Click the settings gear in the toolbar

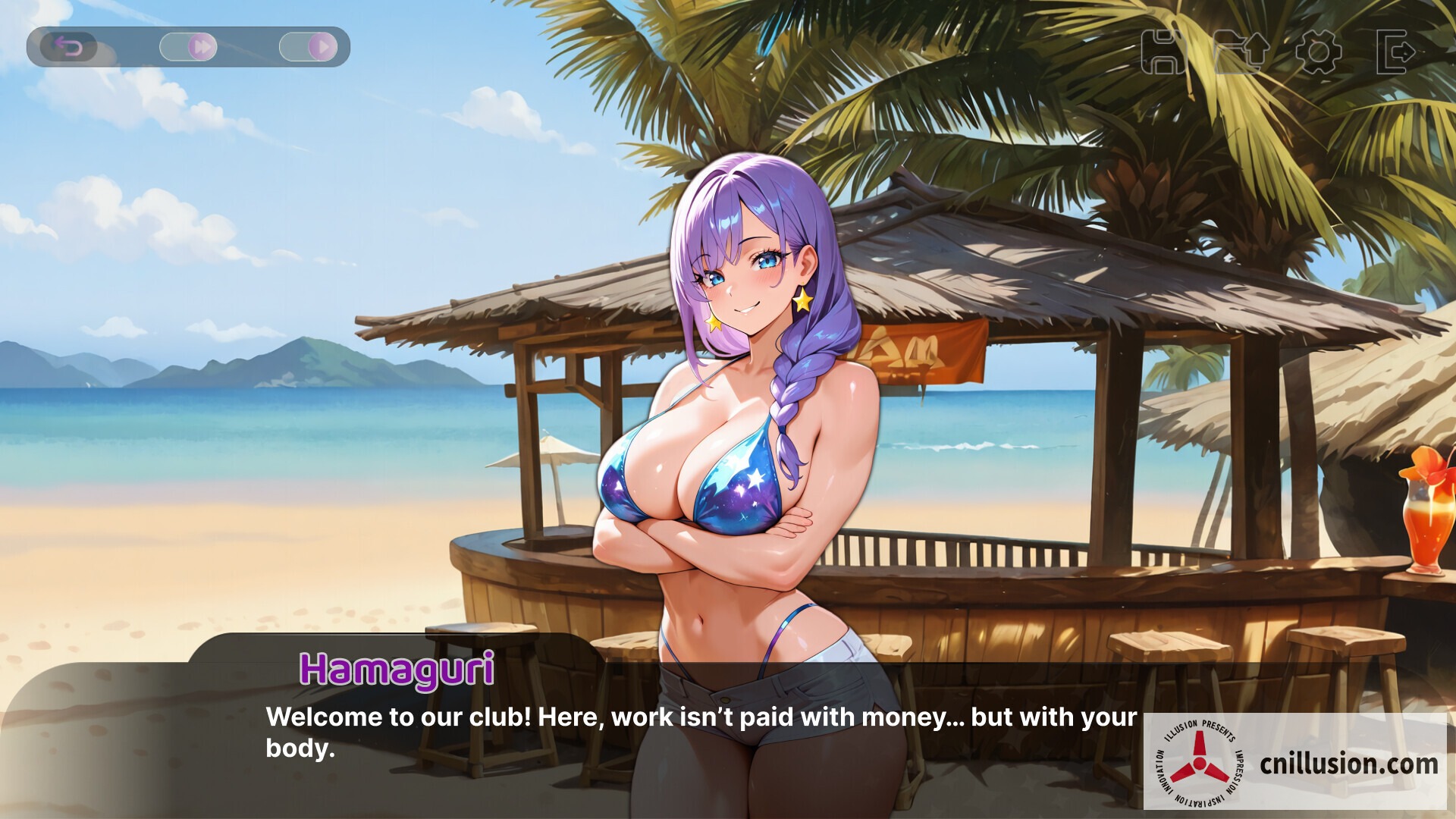pyautogui.click(x=1319, y=50)
